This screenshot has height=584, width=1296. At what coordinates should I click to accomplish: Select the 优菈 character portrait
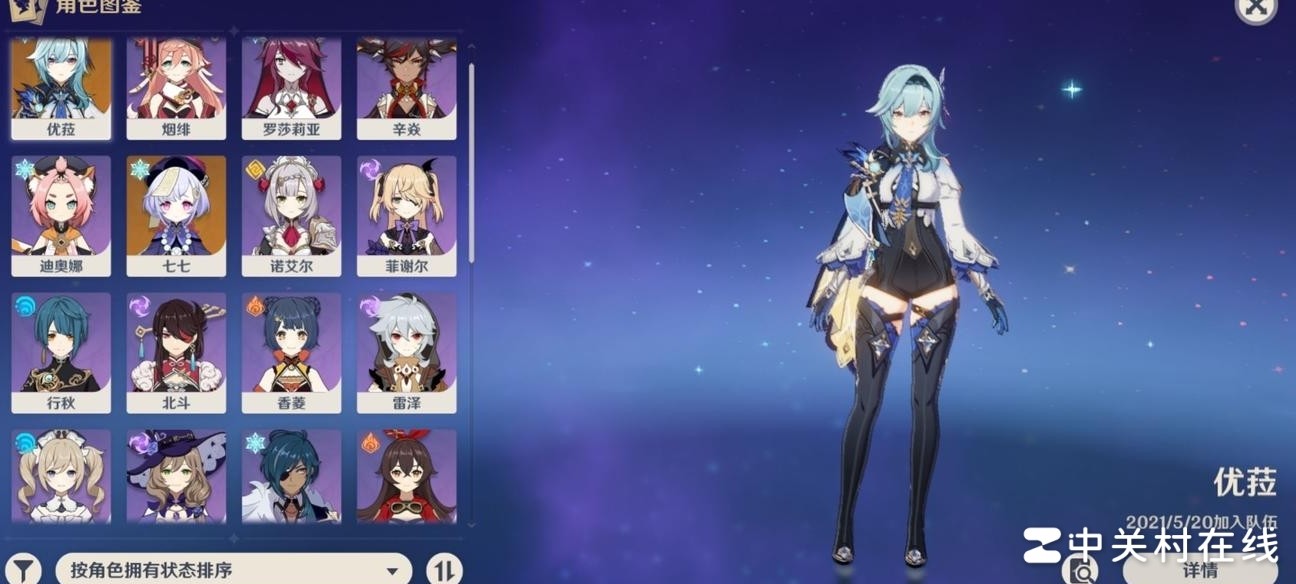click(x=61, y=88)
